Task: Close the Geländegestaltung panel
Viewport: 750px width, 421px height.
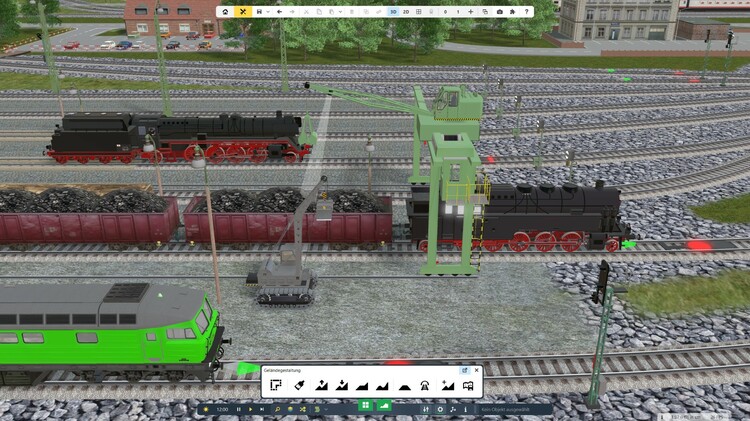Action: tap(476, 370)
